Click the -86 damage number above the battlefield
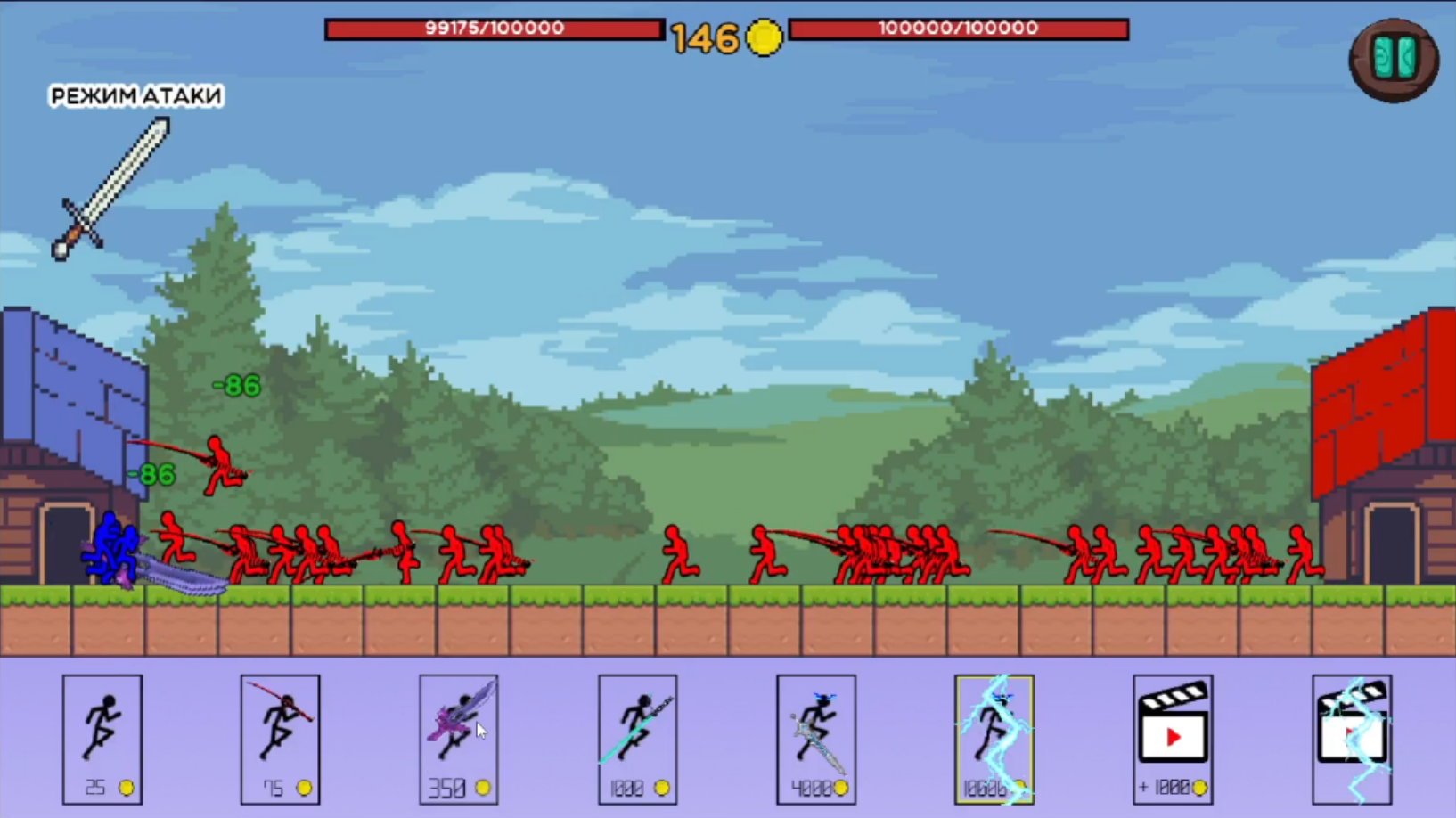 pos(236,385)
